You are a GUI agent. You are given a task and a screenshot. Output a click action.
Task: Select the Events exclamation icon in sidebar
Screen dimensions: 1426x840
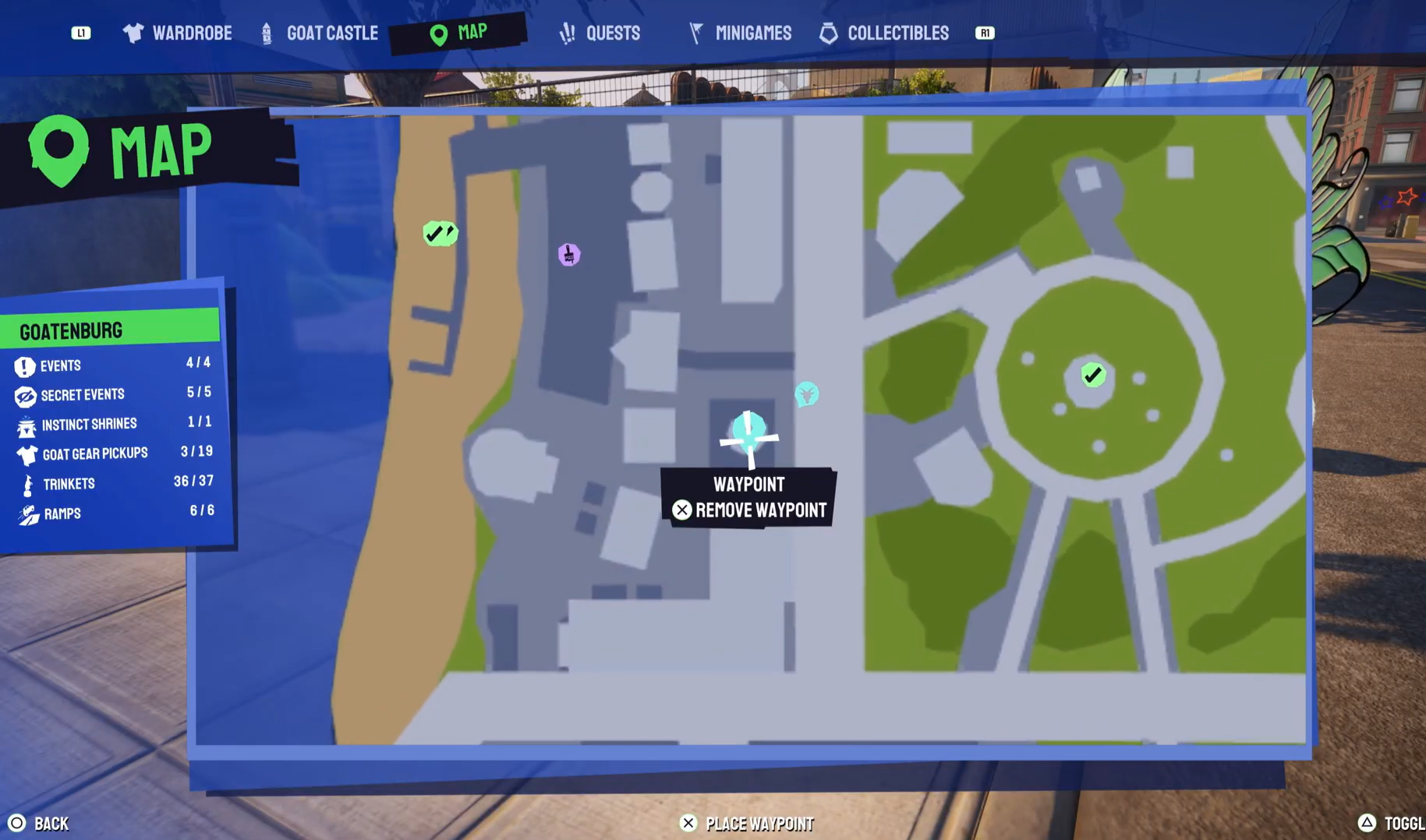click(26, 365)
